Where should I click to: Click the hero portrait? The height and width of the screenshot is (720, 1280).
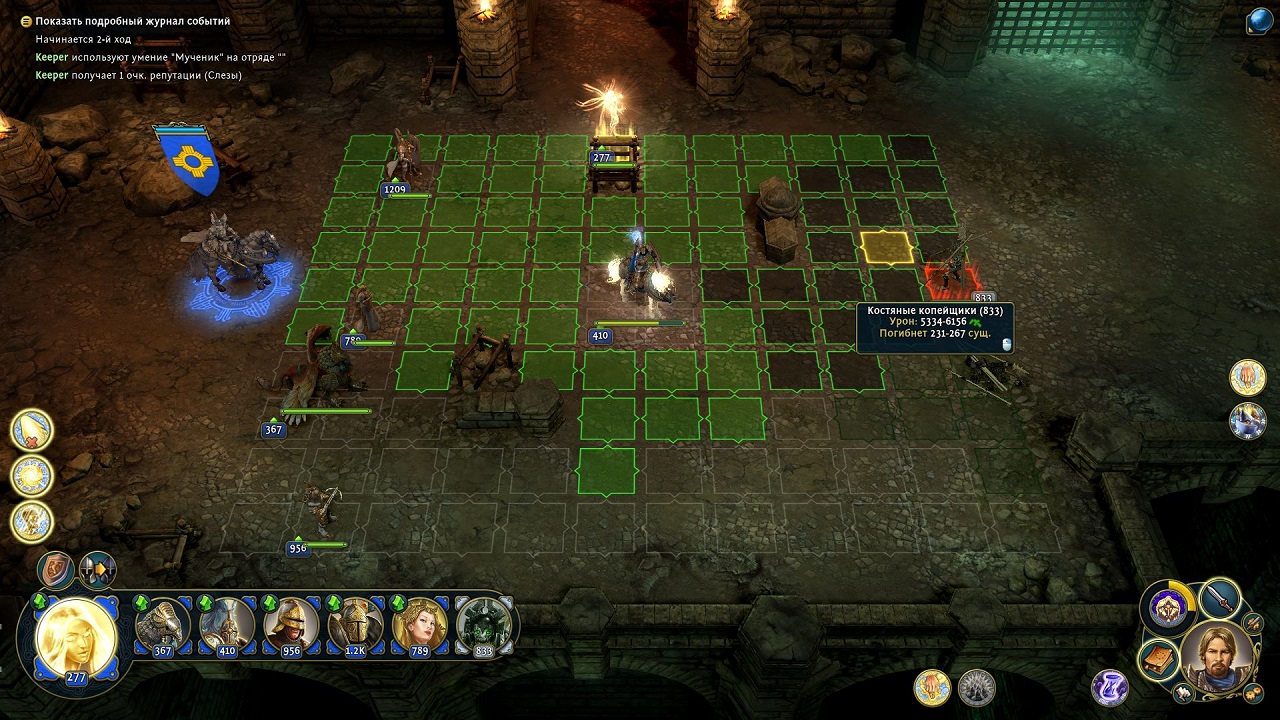click(x=1216, y=656)
